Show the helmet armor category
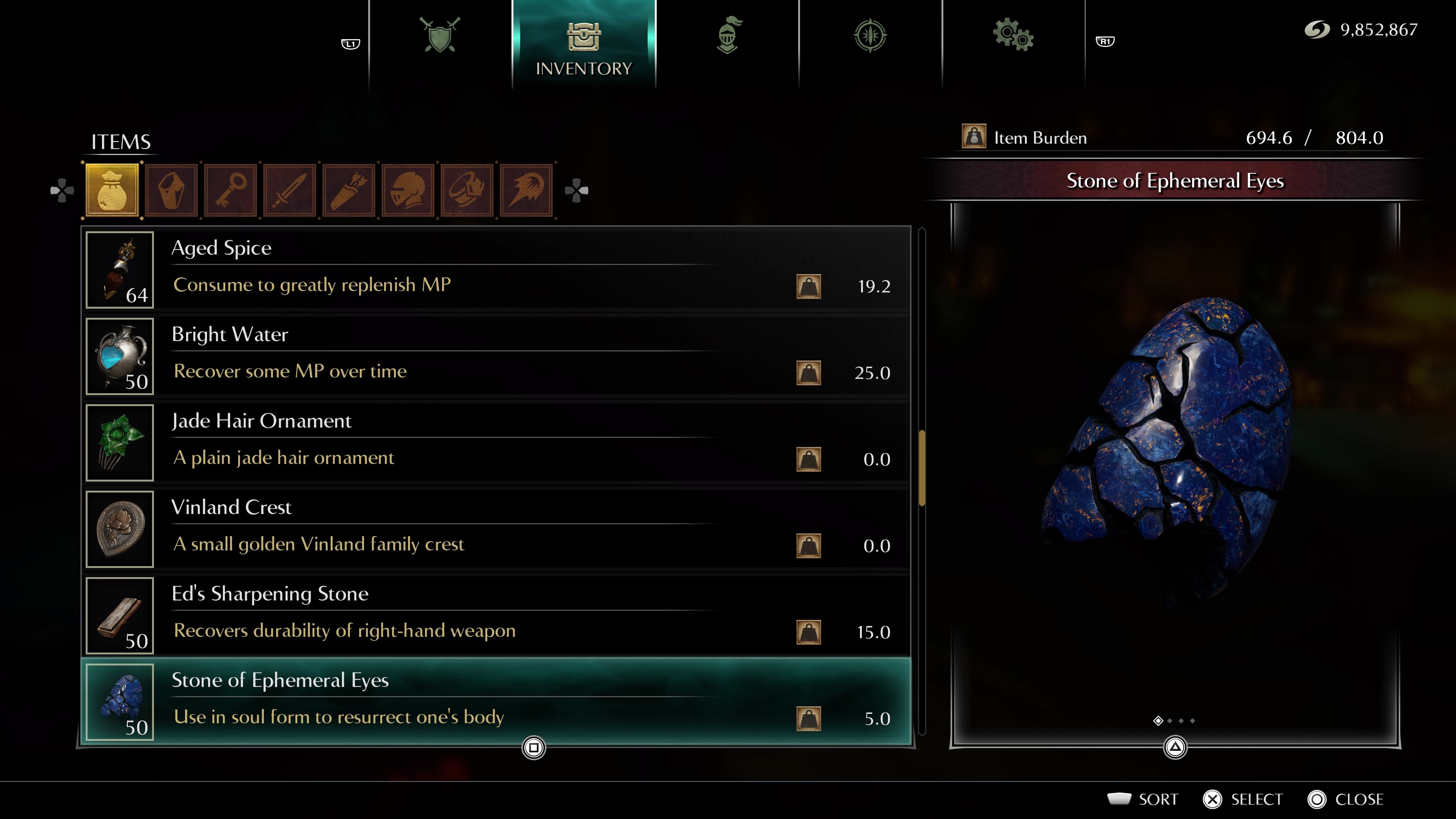Screen dimensions: 1456x819 pos(408,190)
